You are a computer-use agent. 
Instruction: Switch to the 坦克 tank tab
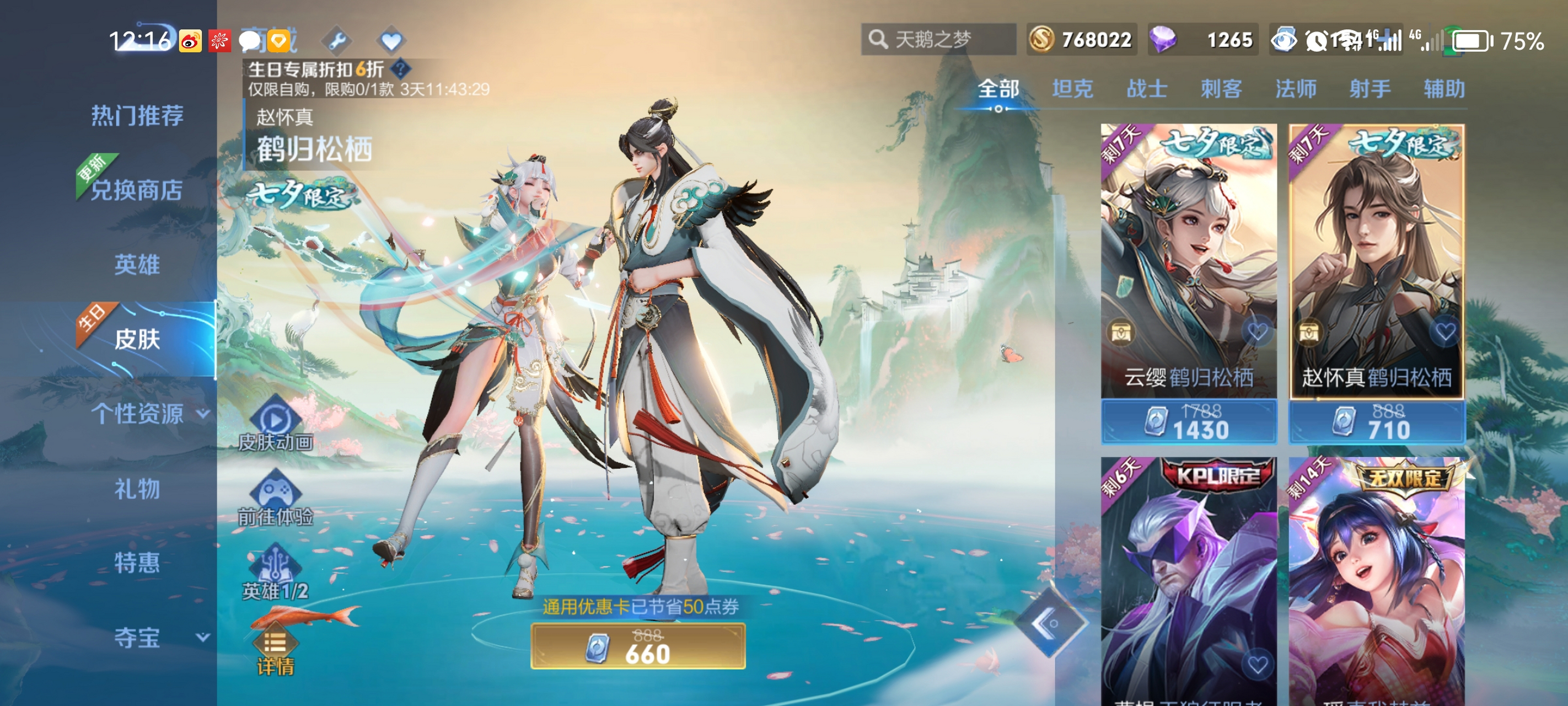[x=1072, y=89]
